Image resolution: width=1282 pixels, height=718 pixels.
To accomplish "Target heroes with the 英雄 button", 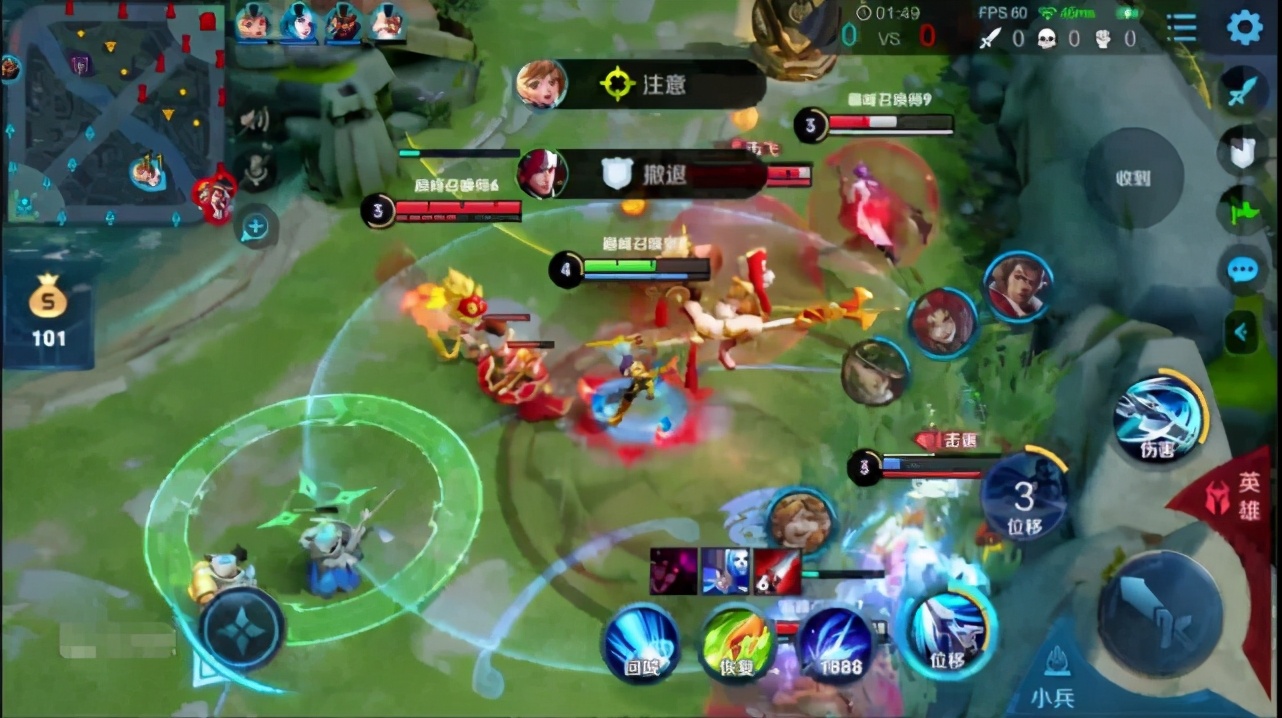I will click(1238, 495).
